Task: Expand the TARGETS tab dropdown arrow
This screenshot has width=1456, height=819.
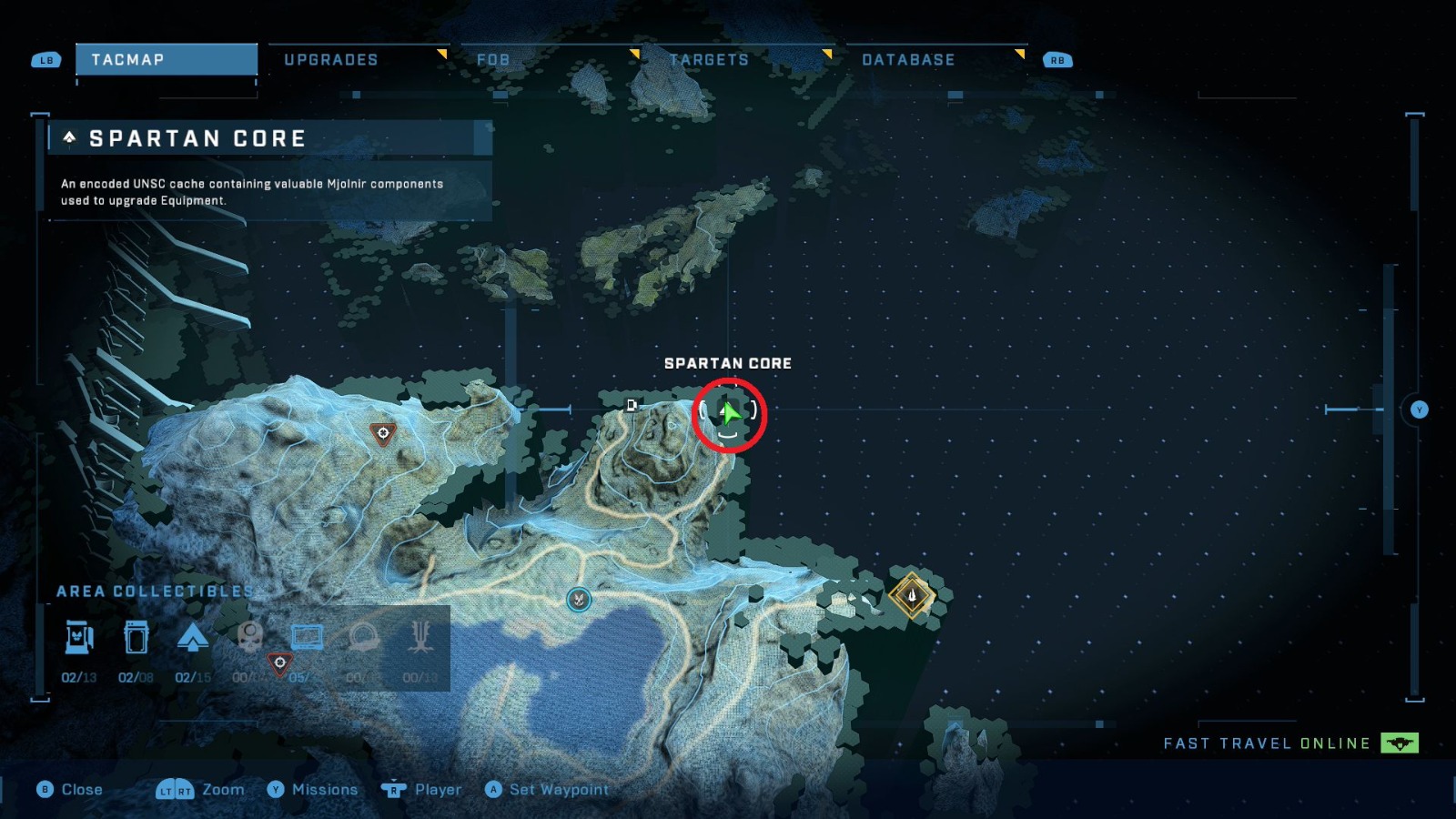Action: 829,54
